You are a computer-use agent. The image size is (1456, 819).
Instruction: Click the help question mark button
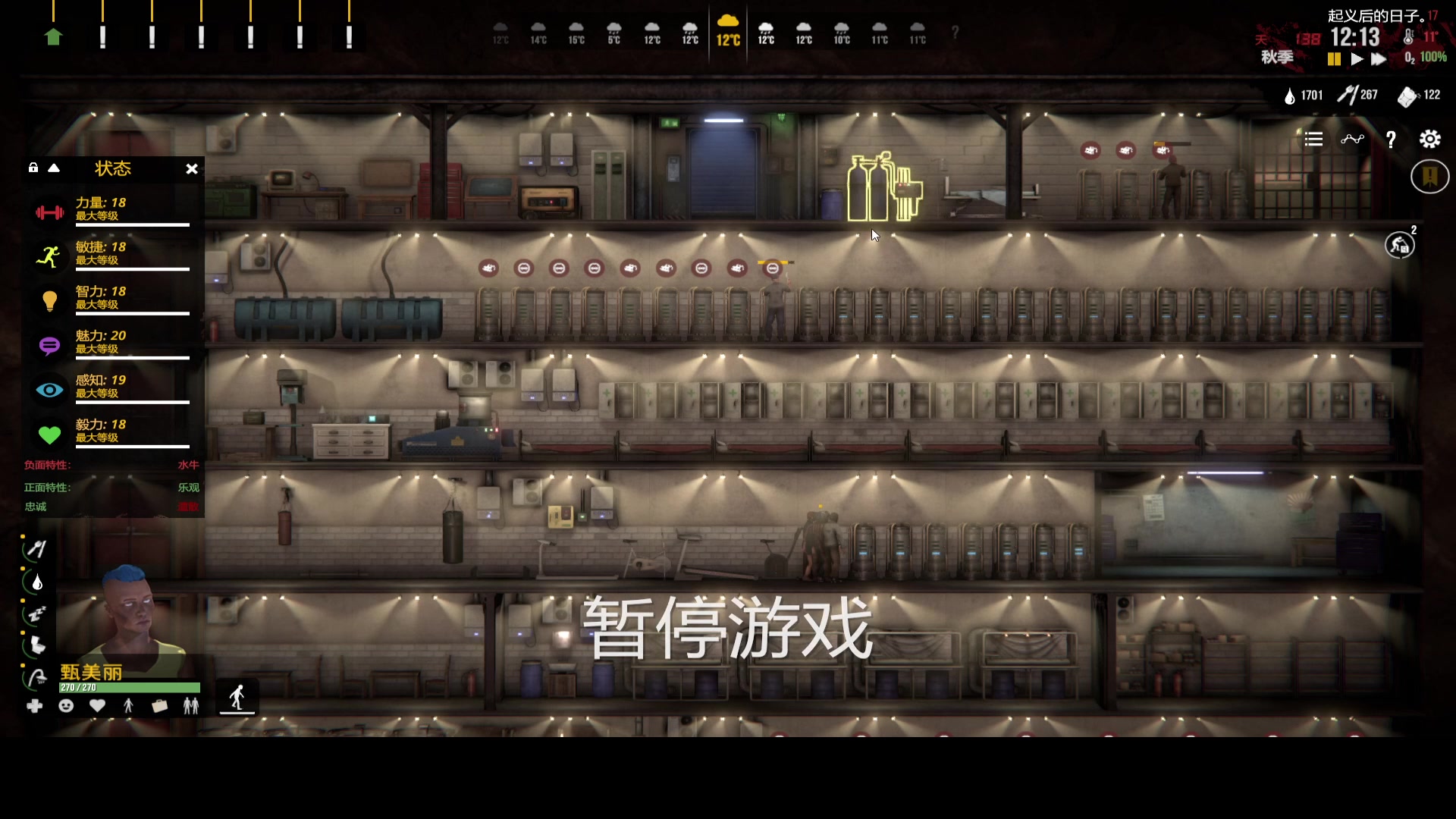pyautogui.click(x=1392, y=139)
